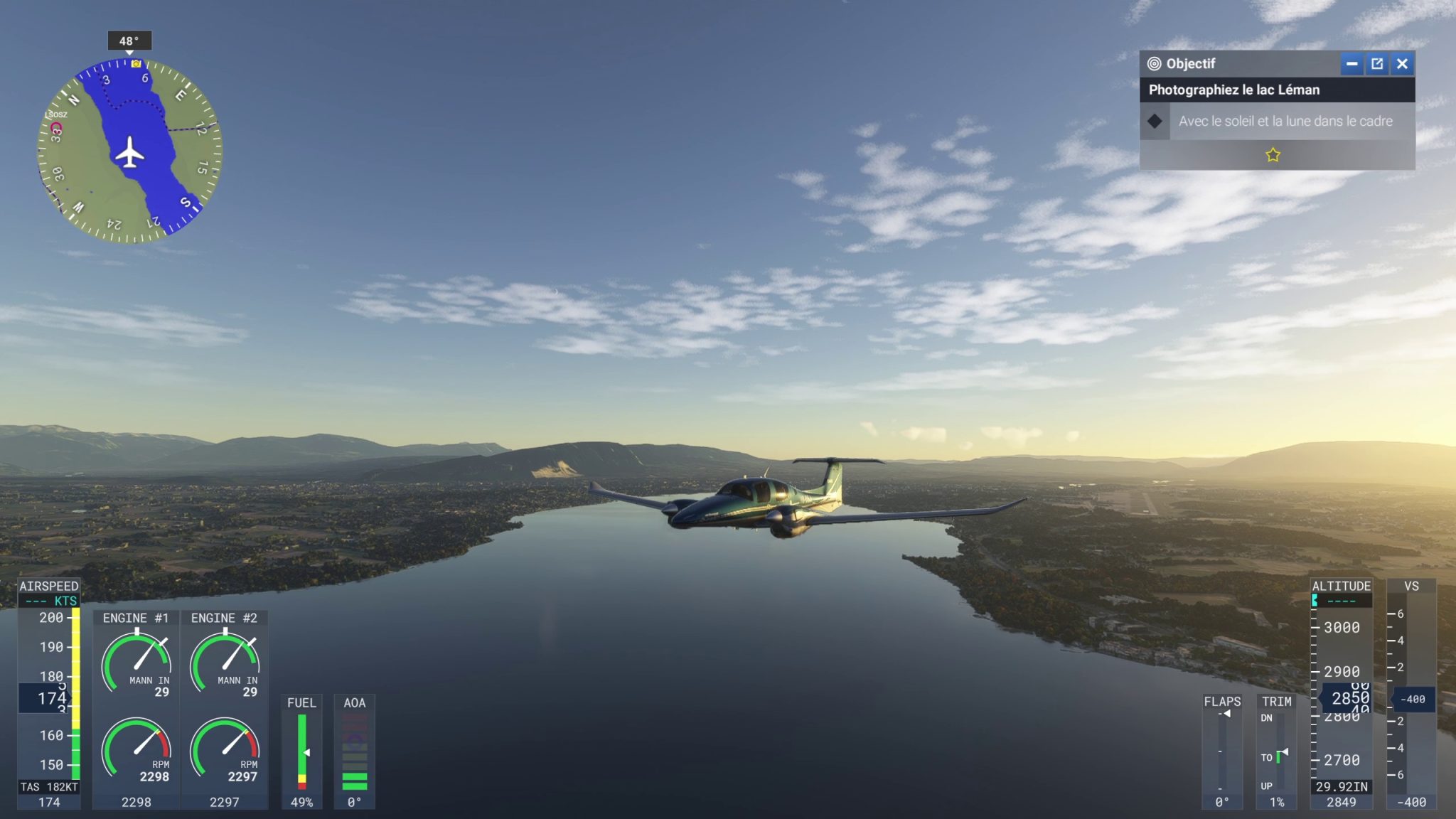This screenshot has height=819, width=1456.
Task: Collapse the Objectif panel
Action: click(1351, 64)
